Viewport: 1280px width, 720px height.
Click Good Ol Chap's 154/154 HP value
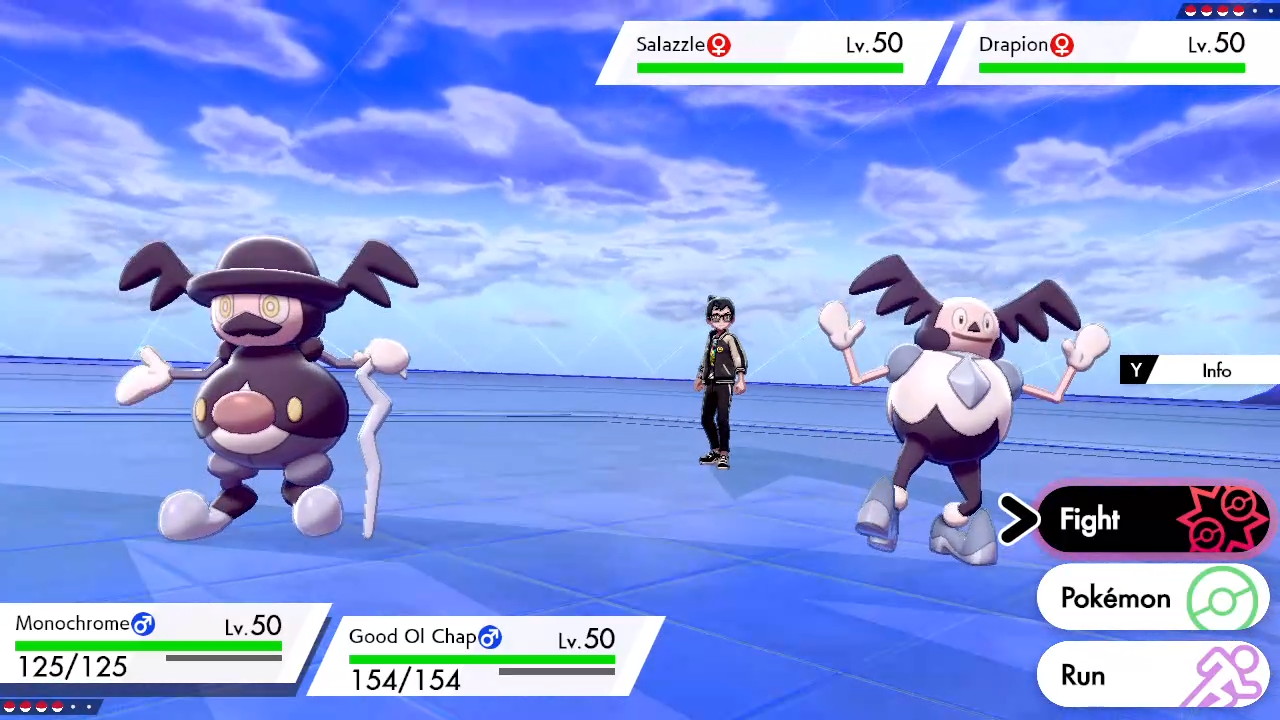(x=405, y=679)
